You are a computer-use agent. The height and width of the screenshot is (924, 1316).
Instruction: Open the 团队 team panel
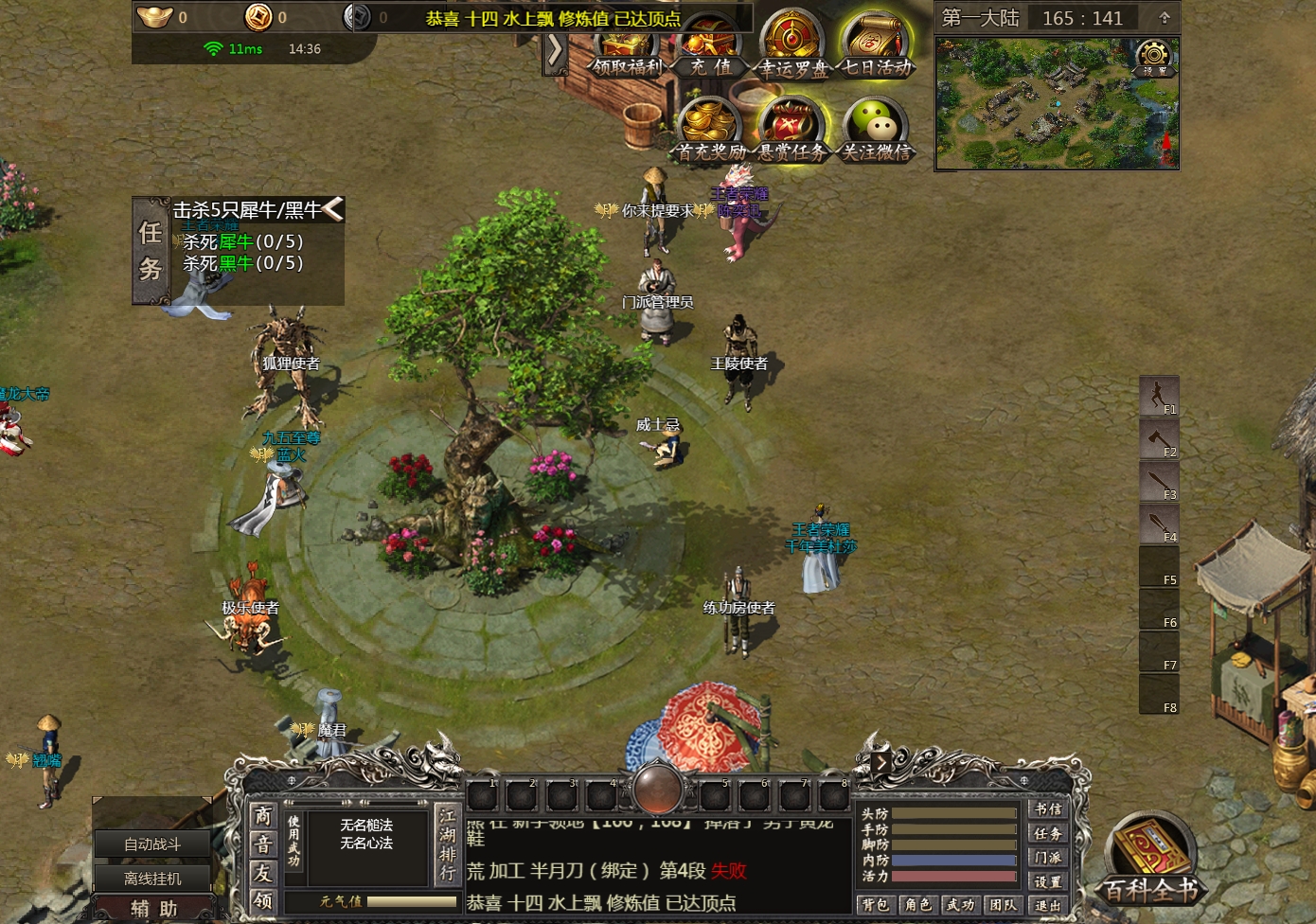(x=1003, y=905)
